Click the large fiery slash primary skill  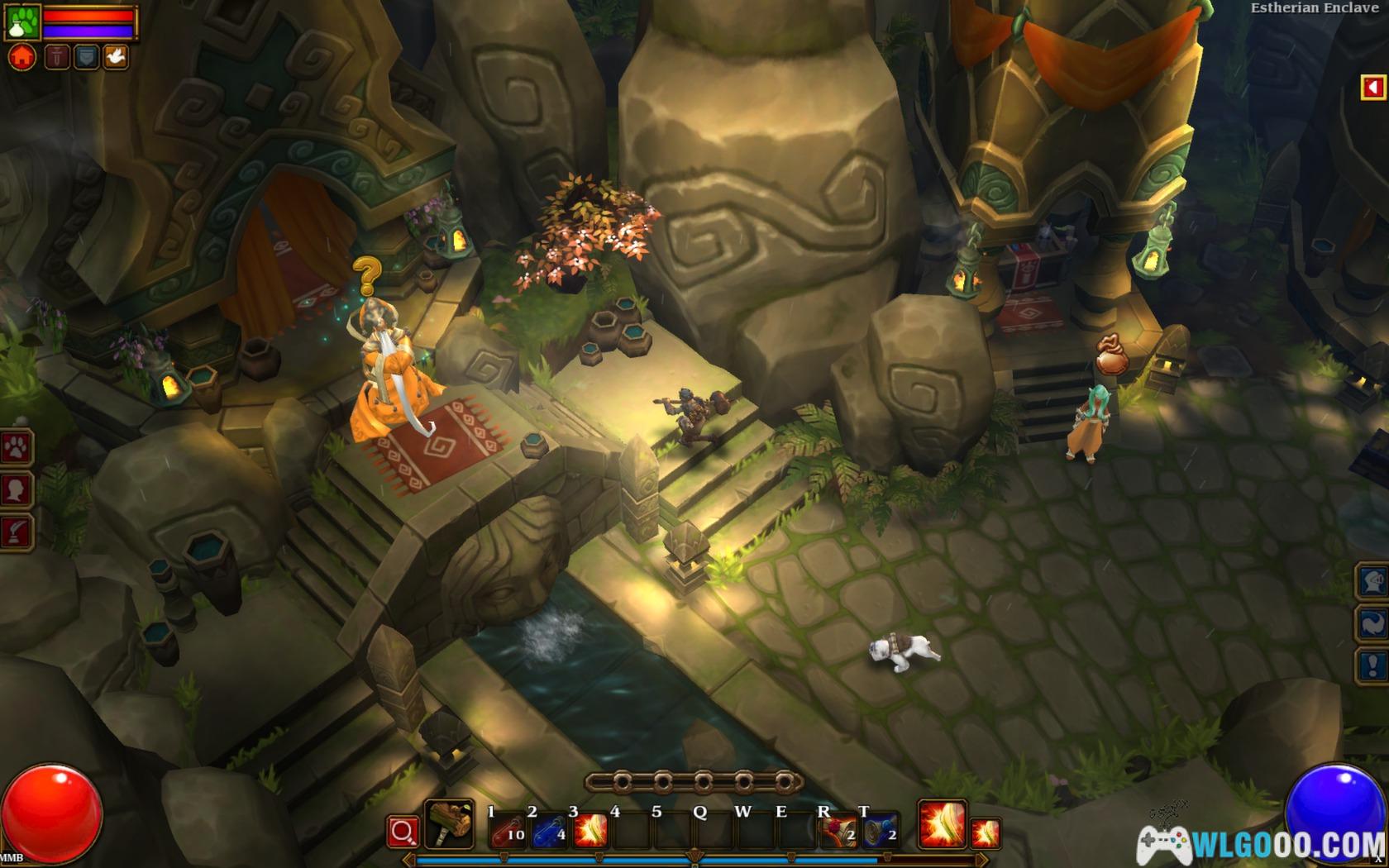point(942,825)
